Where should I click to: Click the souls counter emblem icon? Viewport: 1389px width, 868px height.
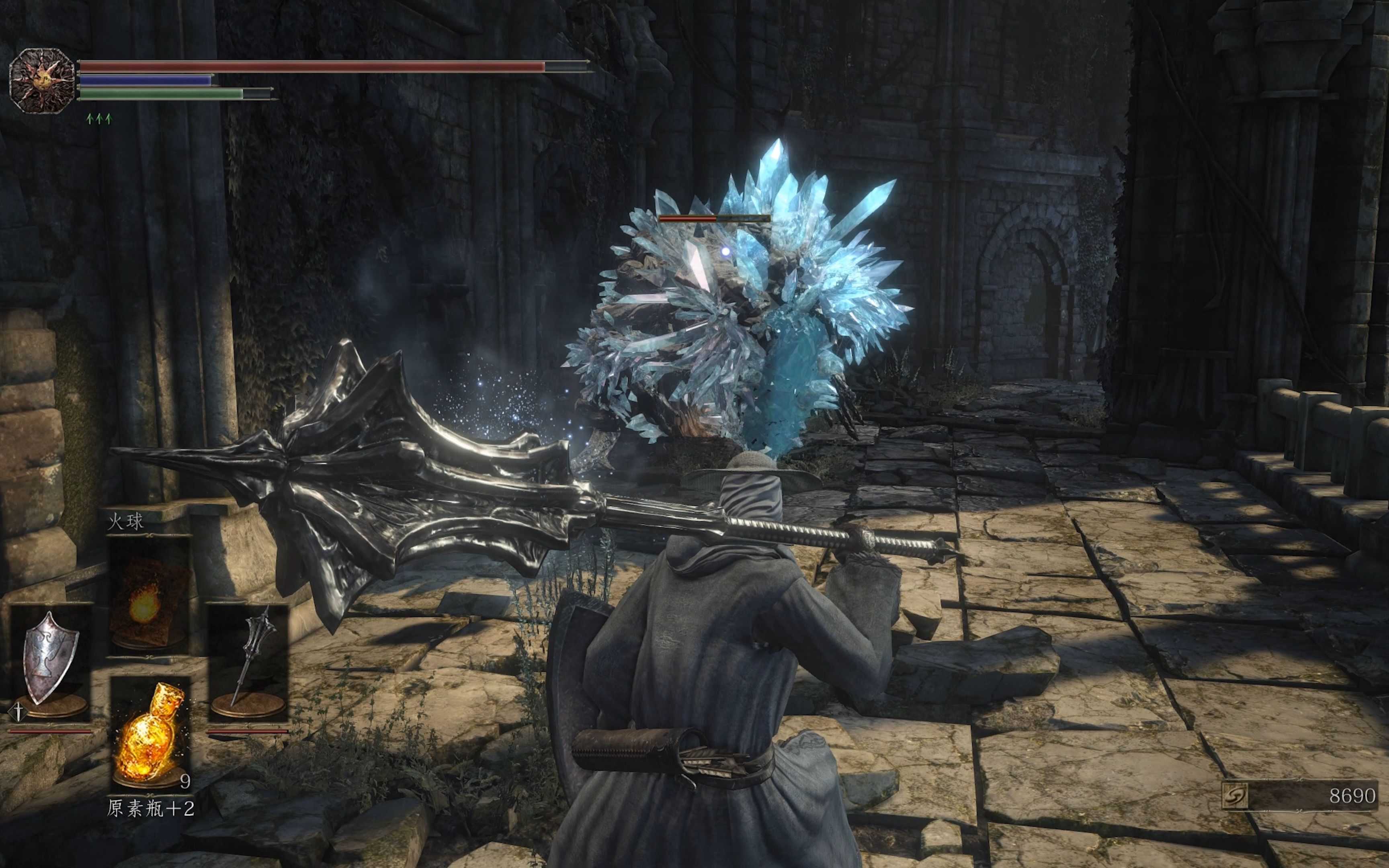pos(1235,796)
